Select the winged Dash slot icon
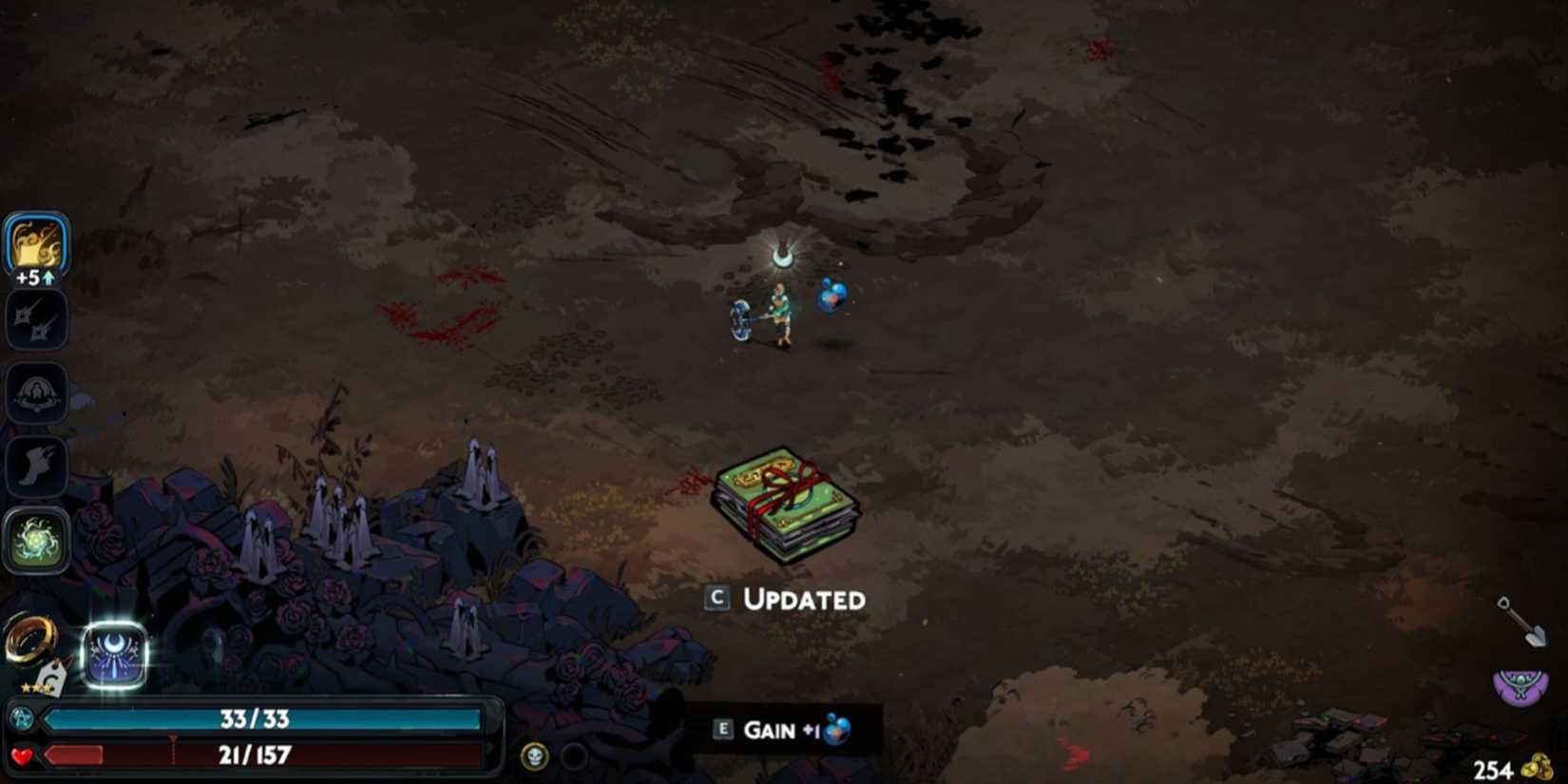Viewport: 1568px width, 784px height. point(38,465)
